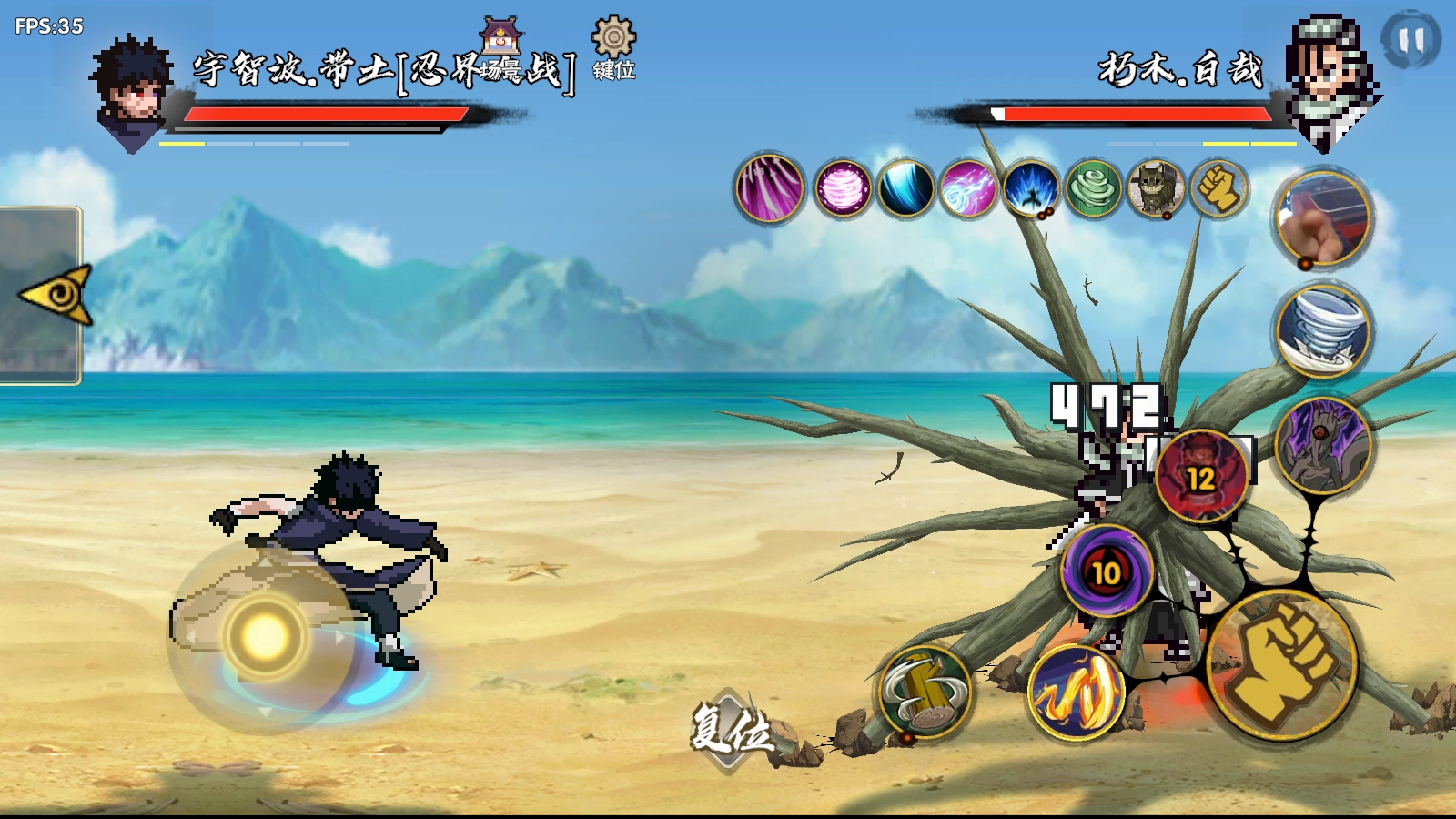This screenshot has width=1456, height=819.
Task: Activate the flame swirl skill
Action: [1076, 693]
